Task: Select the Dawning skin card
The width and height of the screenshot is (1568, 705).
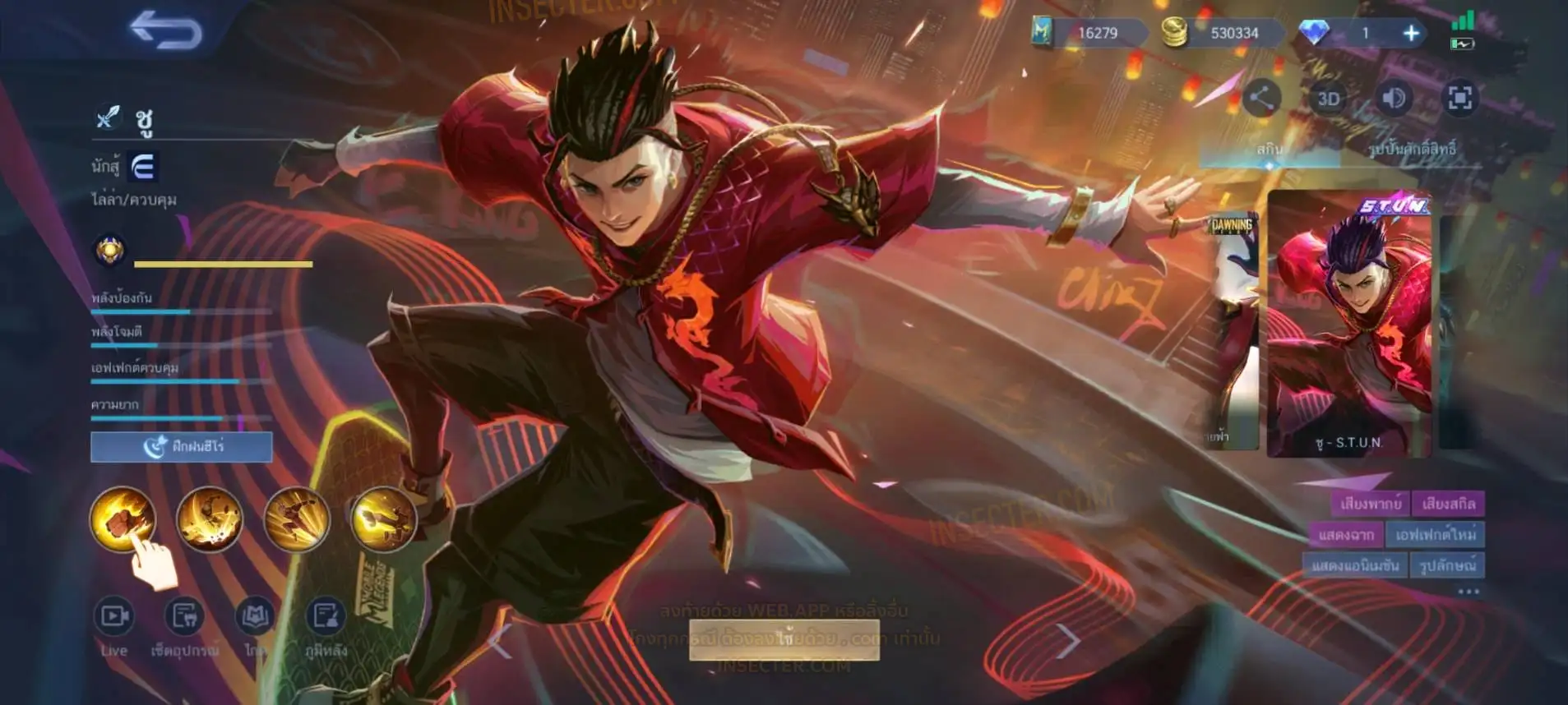Action: point(1233,329)
